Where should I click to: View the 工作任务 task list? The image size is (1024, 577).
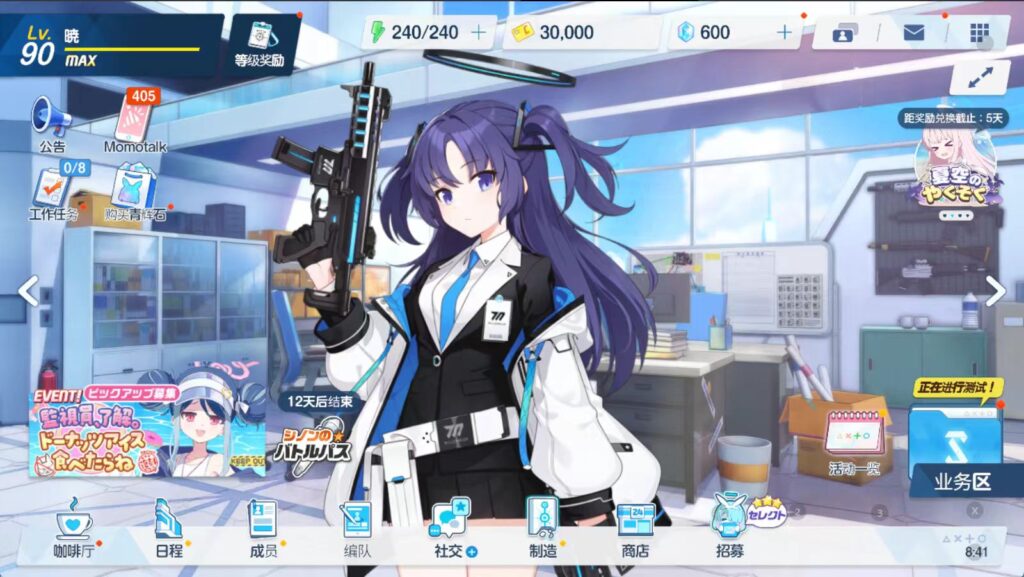tap(50, 193)
